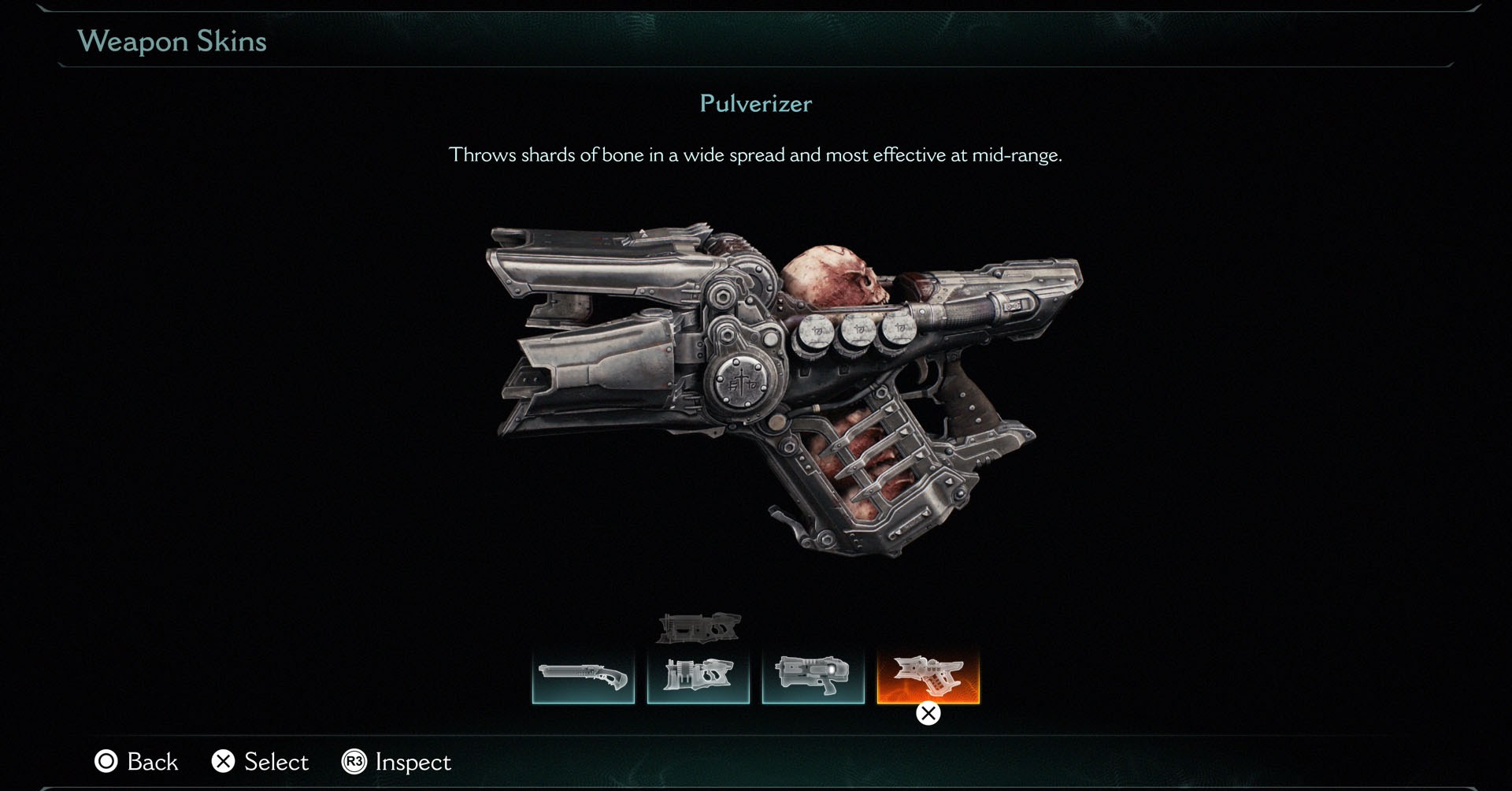Image resolution: width=1512 pixels, height=791 pixels.
Task: Select the long-barreled shotgun weapon tile
Action: (x=583, y=677)
